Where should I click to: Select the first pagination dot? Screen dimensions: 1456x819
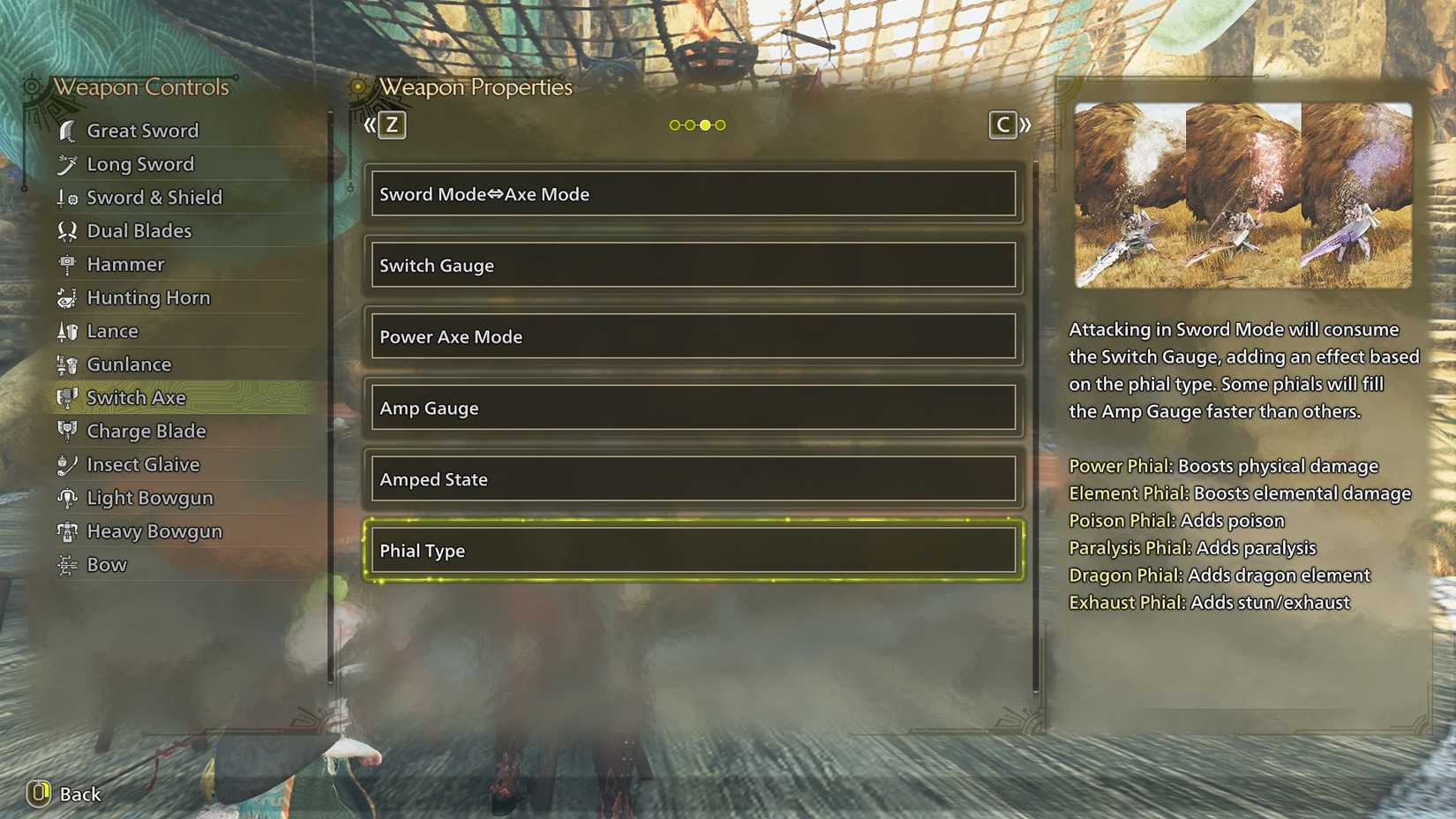tap(674, 124)
